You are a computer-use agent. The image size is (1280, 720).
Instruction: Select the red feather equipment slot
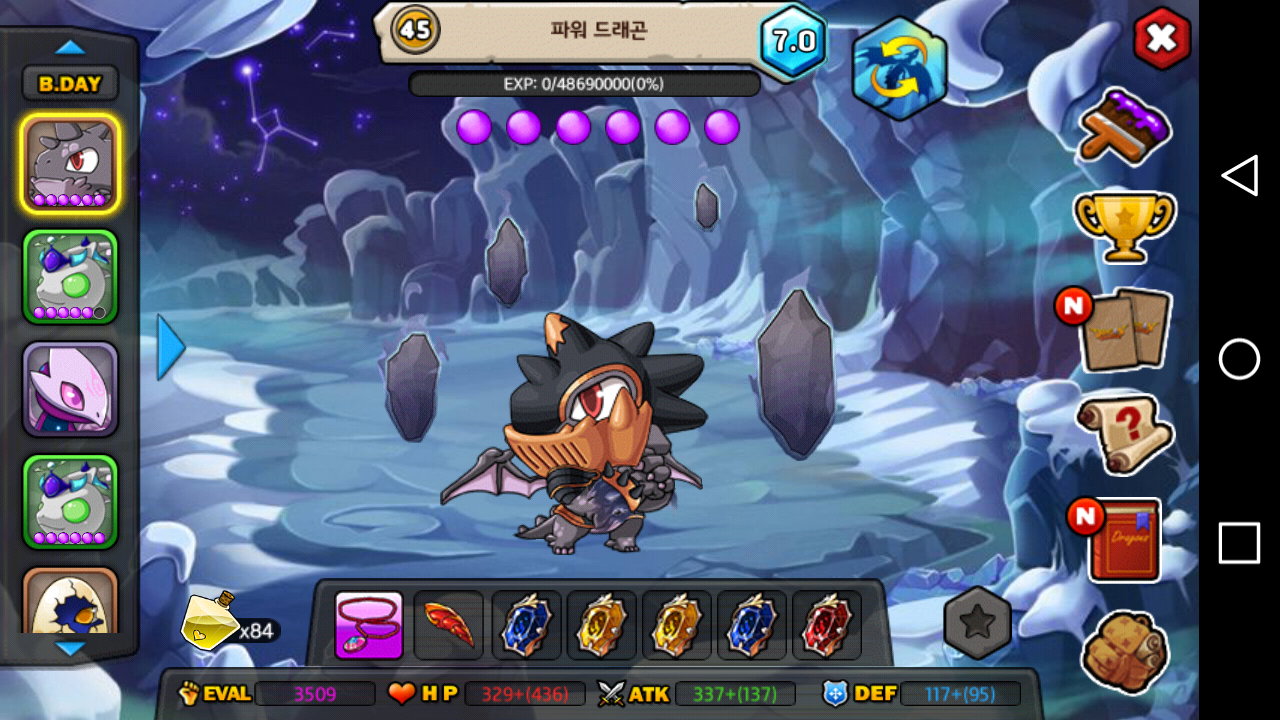point(448,626)
